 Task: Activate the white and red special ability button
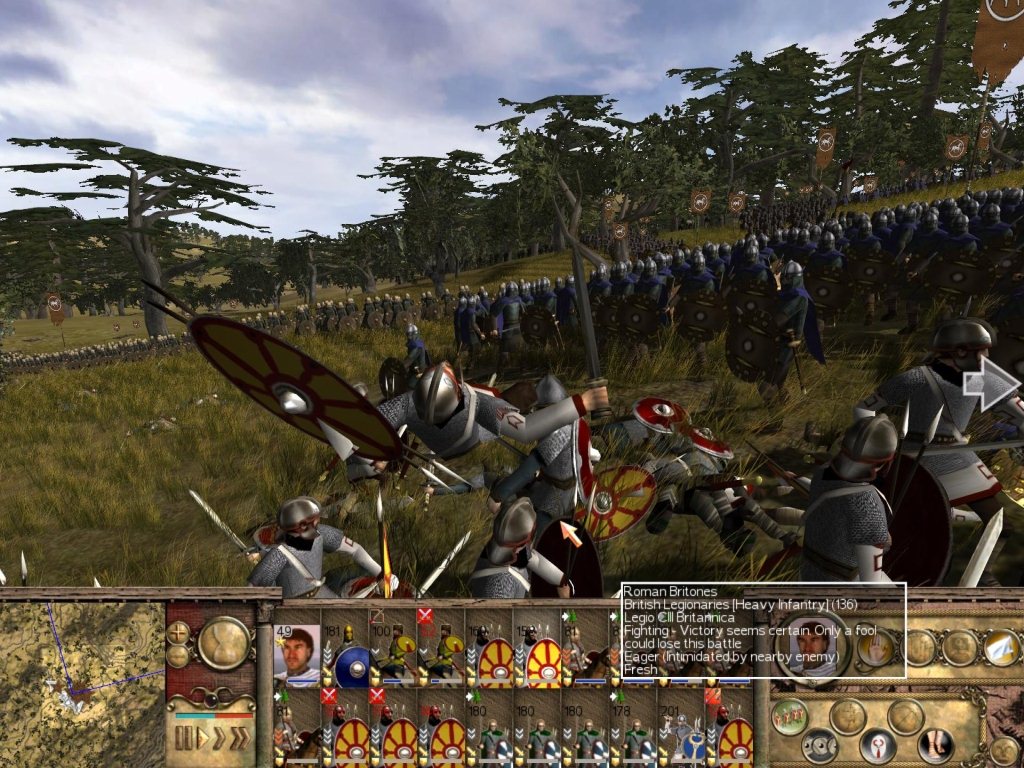click(877, 746)
